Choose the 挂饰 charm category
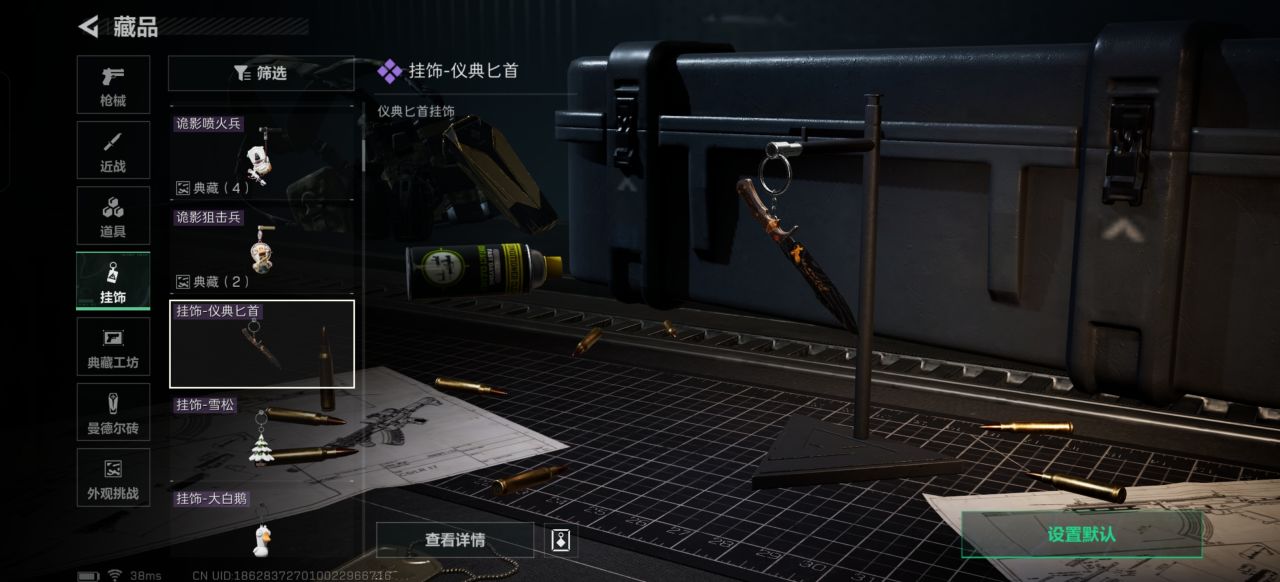Screen dimensions: 1280x582 (x=113, y=281)
